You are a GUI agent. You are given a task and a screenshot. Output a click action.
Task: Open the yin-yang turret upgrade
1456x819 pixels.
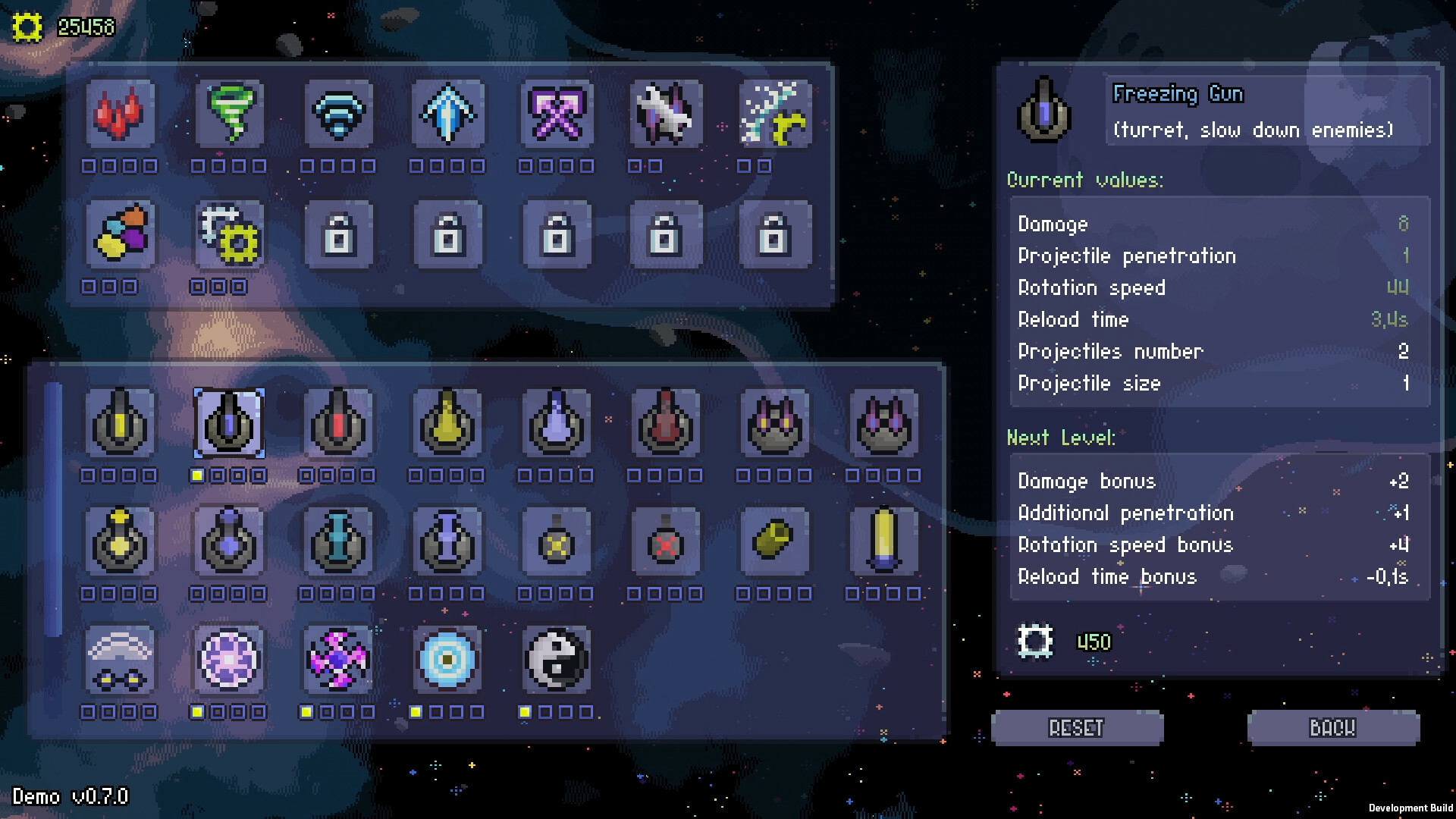click(556, 660)
